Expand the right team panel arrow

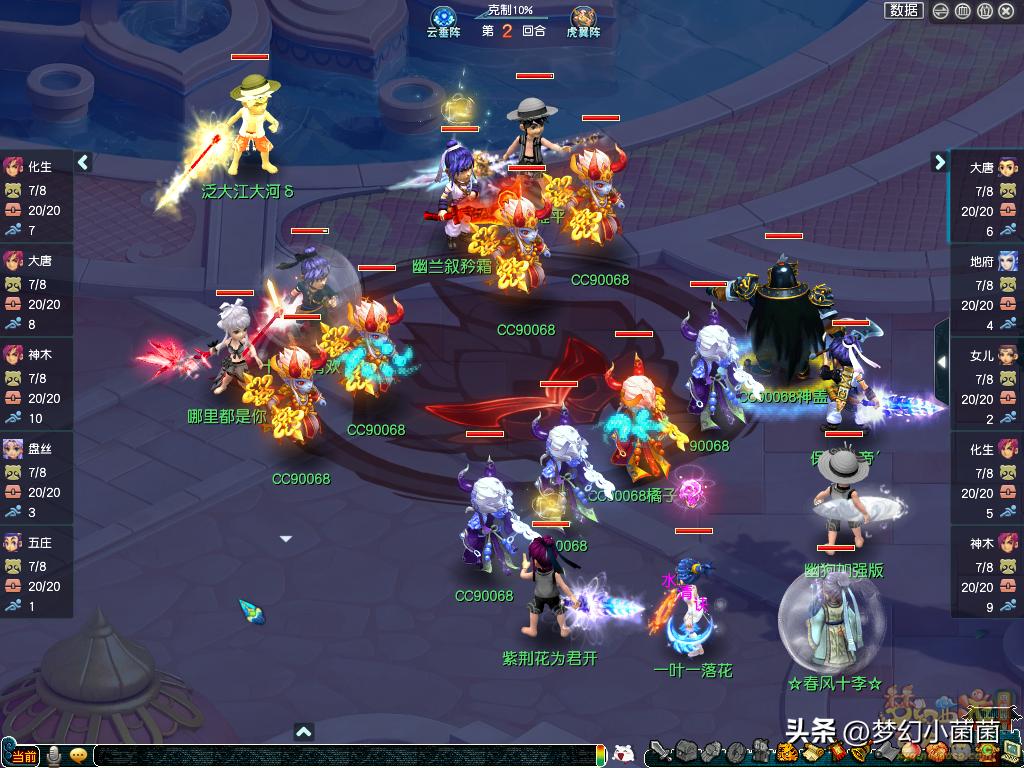tap(940, 162)
